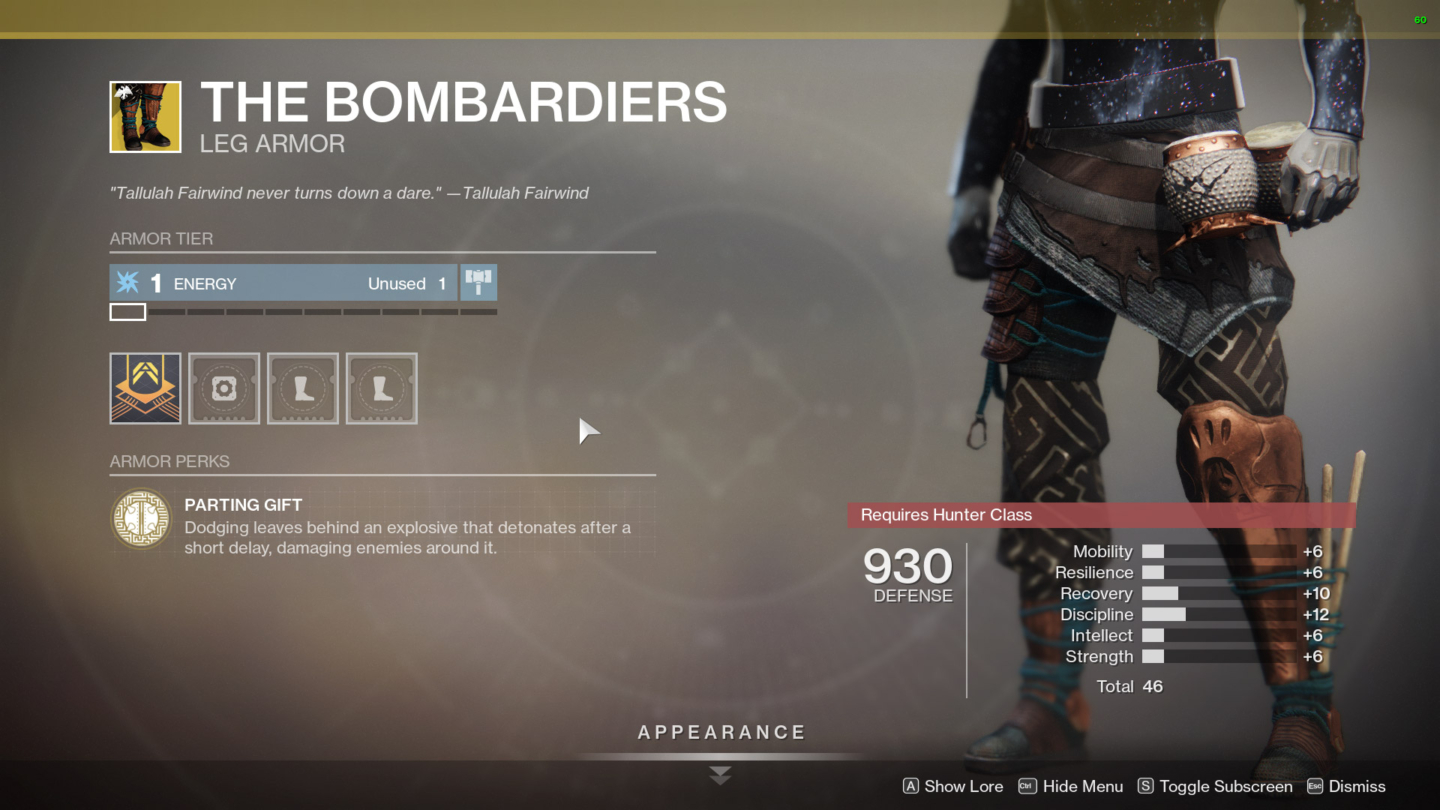Click the Arc energy symbol on the bar
Viewport: 1440px width, 810px height.
127,283
